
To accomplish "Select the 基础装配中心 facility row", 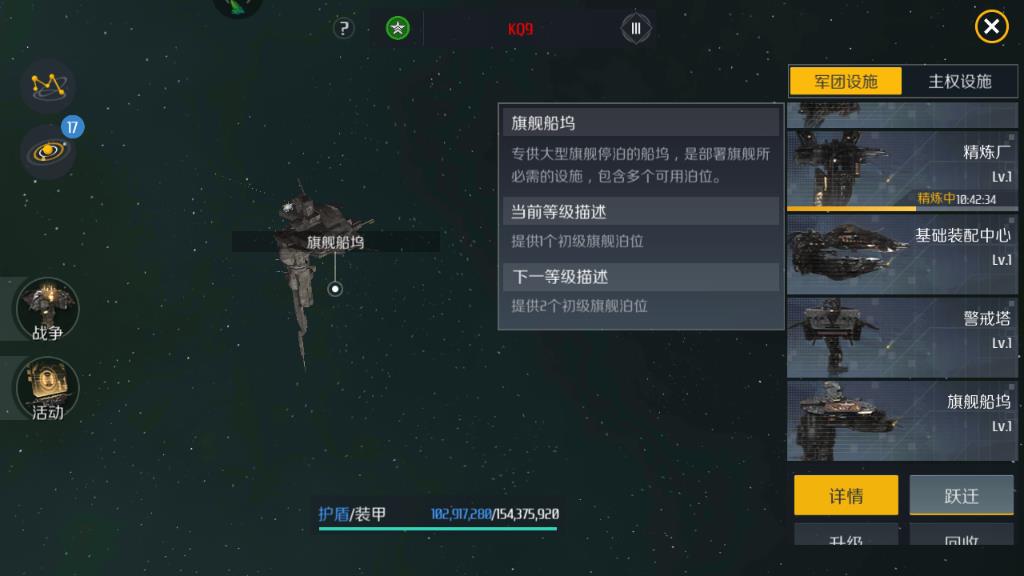I will point(901,254).
